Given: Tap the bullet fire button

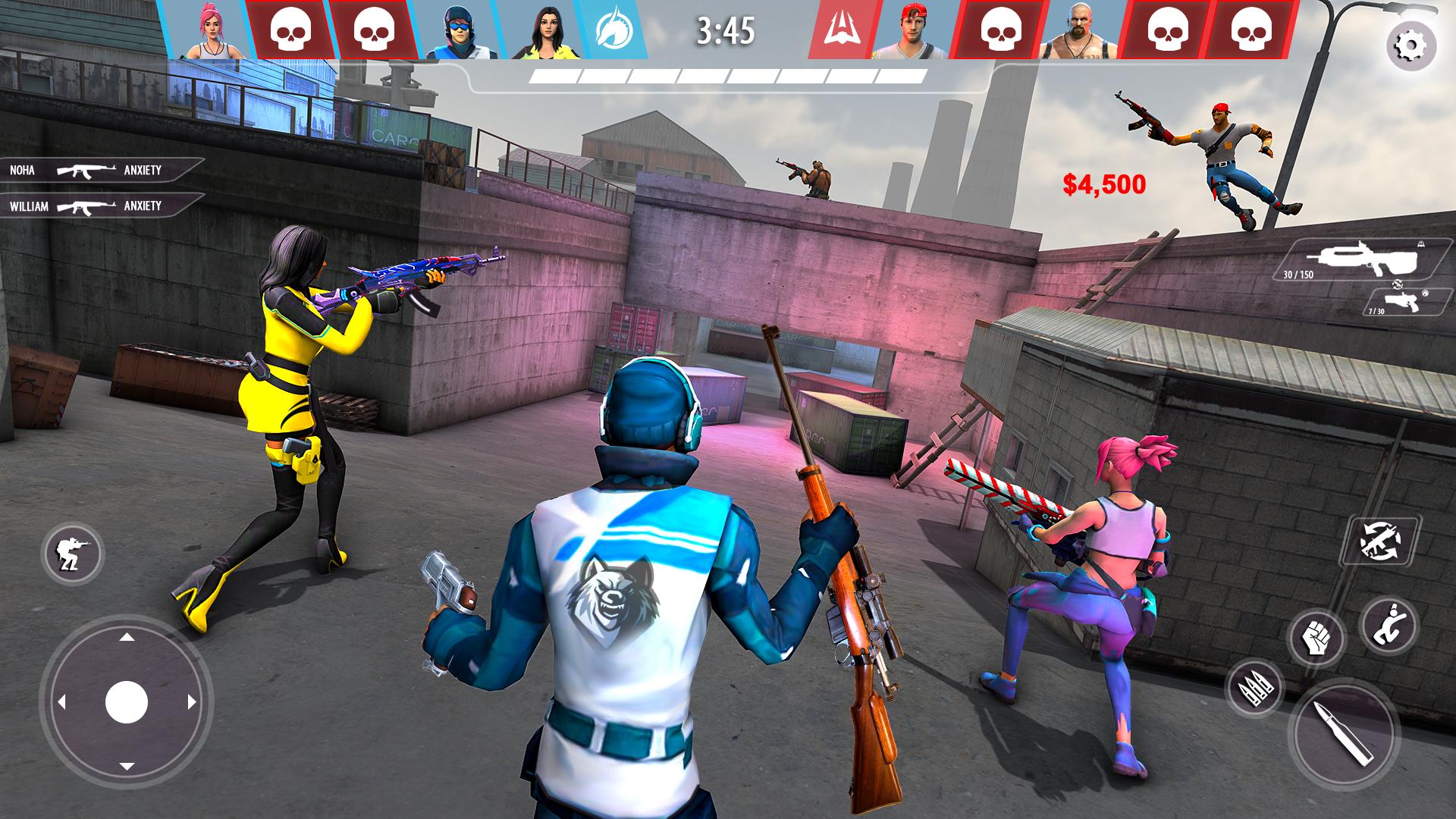Looking at the screenshot, I should [1343, 732].
